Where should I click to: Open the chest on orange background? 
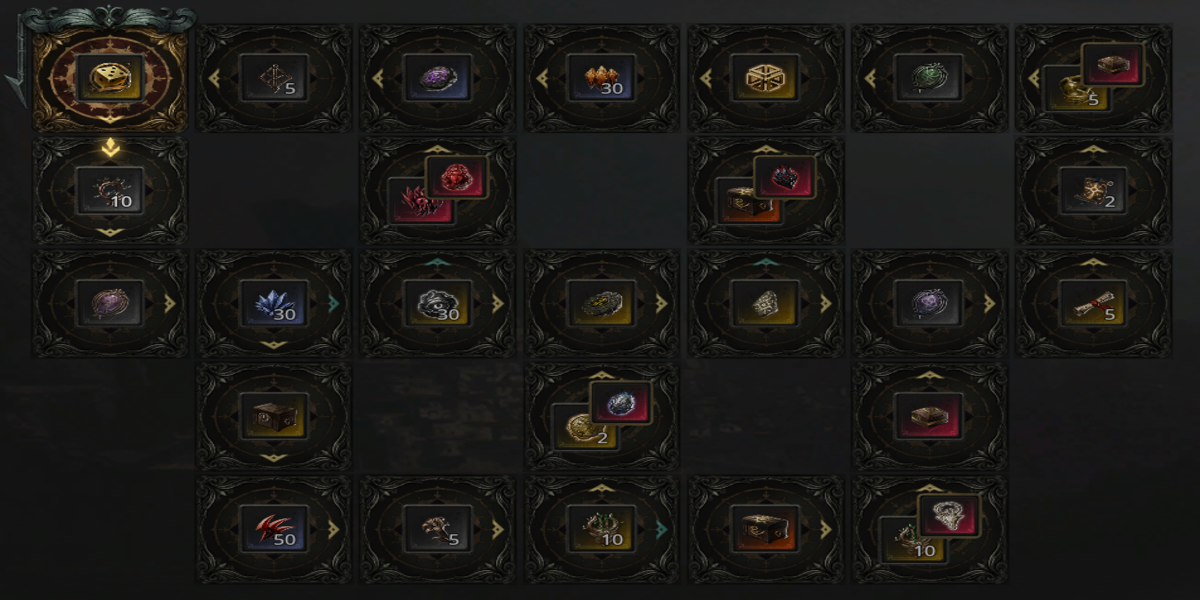pos(766,528)
